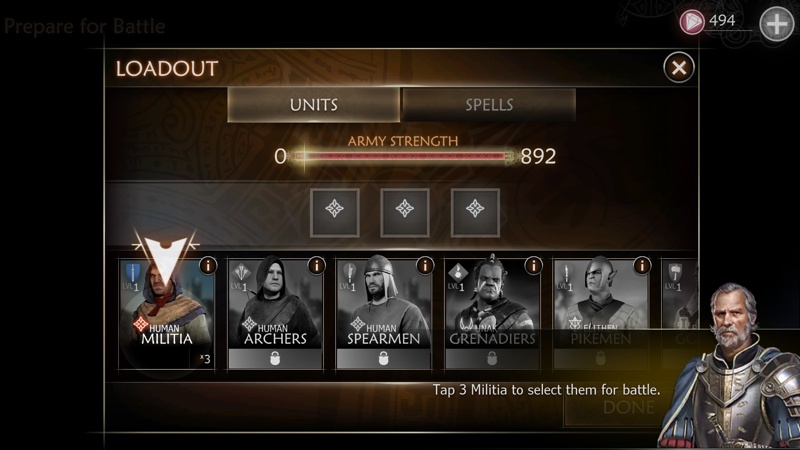Show info for the Militia unit
This screenshot has width=800, height=450.
tap(208, 266)
